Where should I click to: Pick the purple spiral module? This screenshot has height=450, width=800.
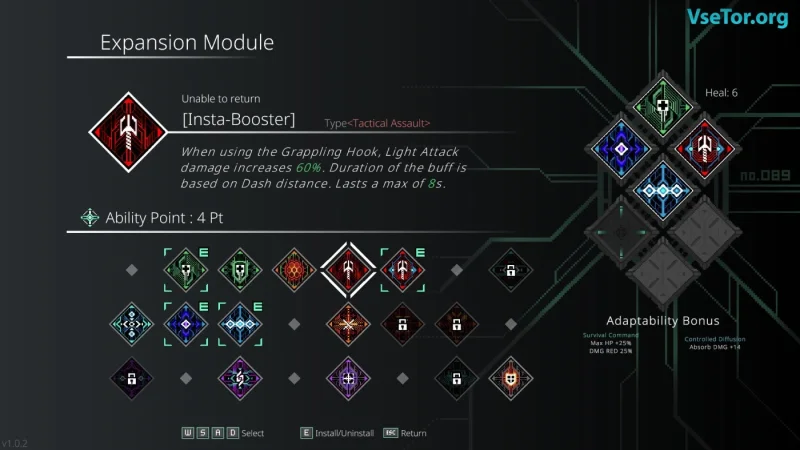pos(239,377)
